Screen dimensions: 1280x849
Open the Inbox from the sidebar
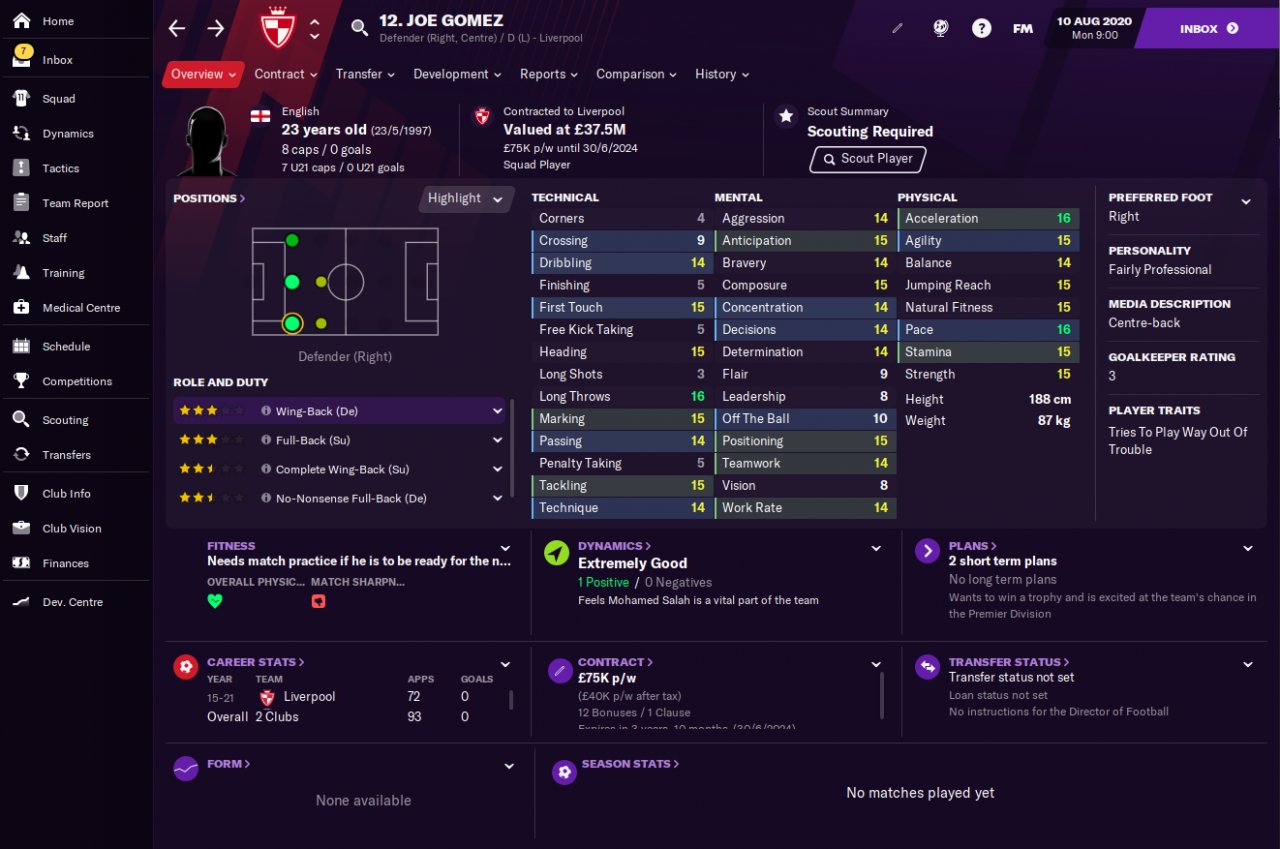(x=57, y=60)
